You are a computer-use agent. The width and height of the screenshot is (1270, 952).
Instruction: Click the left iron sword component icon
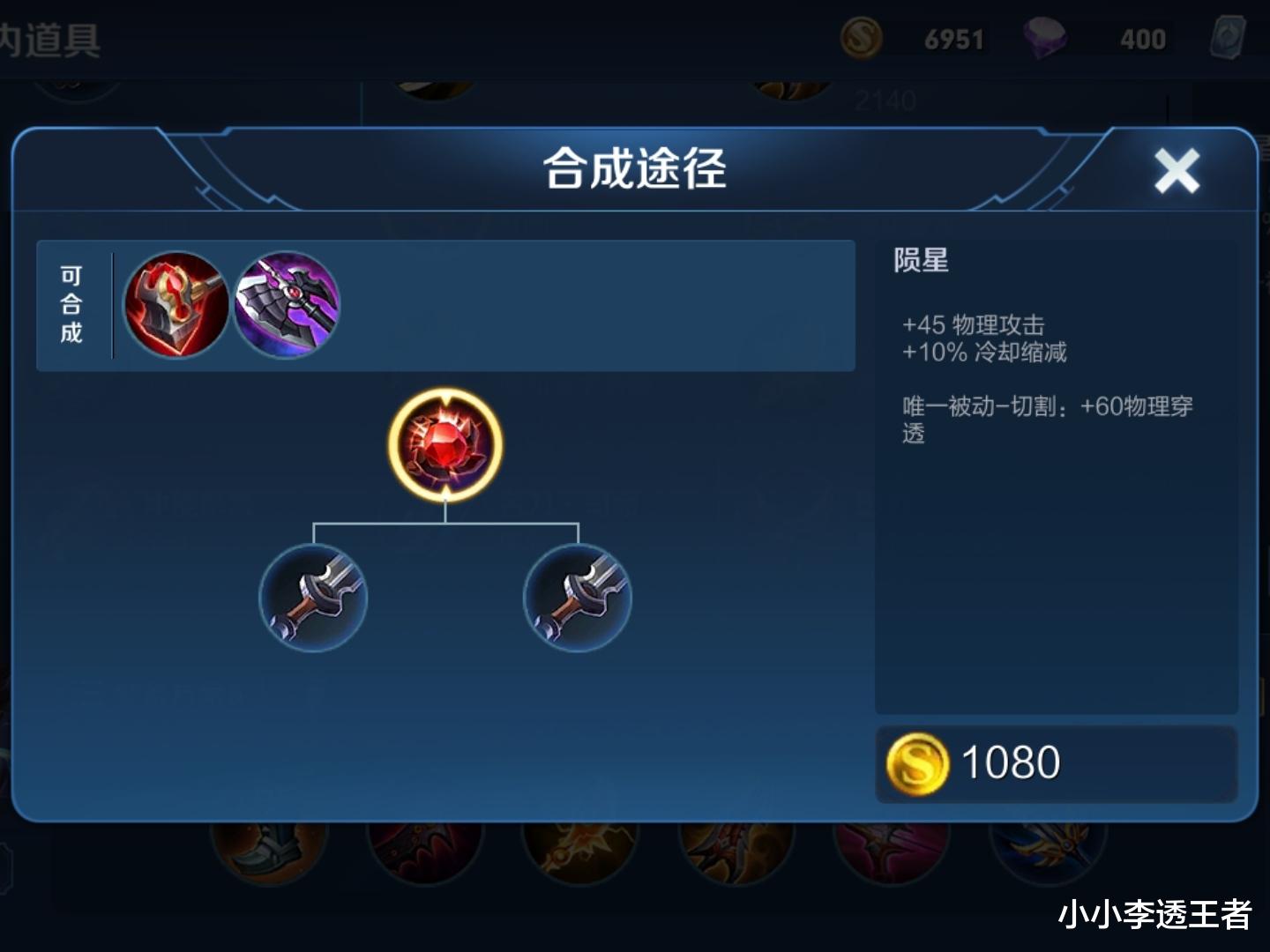[313, 598]
